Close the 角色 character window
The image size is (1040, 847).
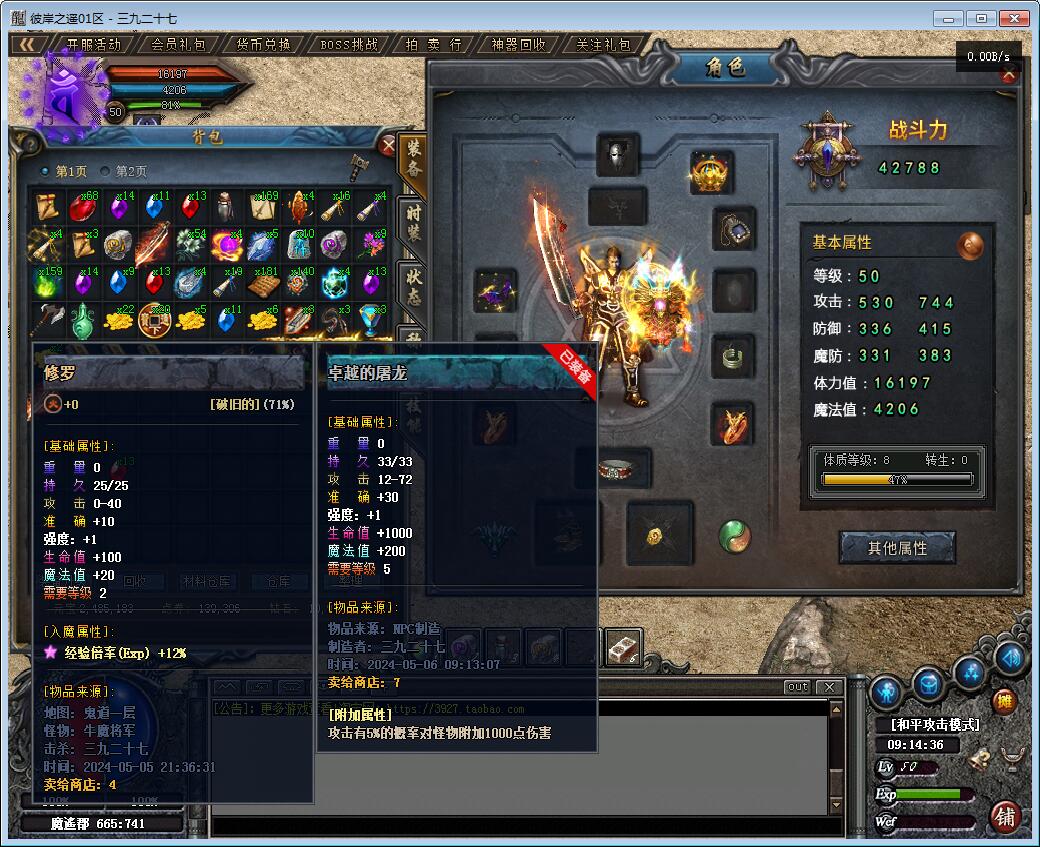pyautogui.click(x=1009, y=74)
